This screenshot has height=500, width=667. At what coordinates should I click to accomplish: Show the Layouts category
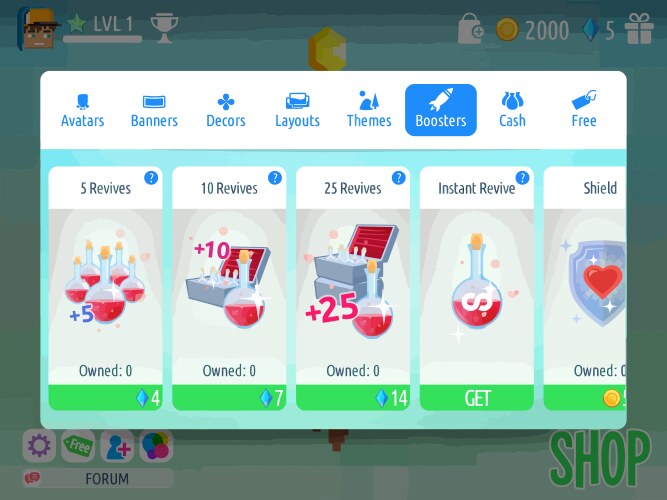coord(297,110)
